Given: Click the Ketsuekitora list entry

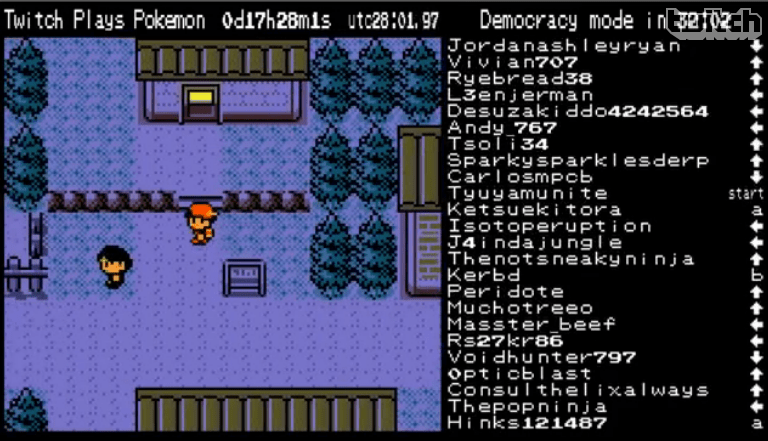Looking at the screenshot, I should tap(534, 210).
